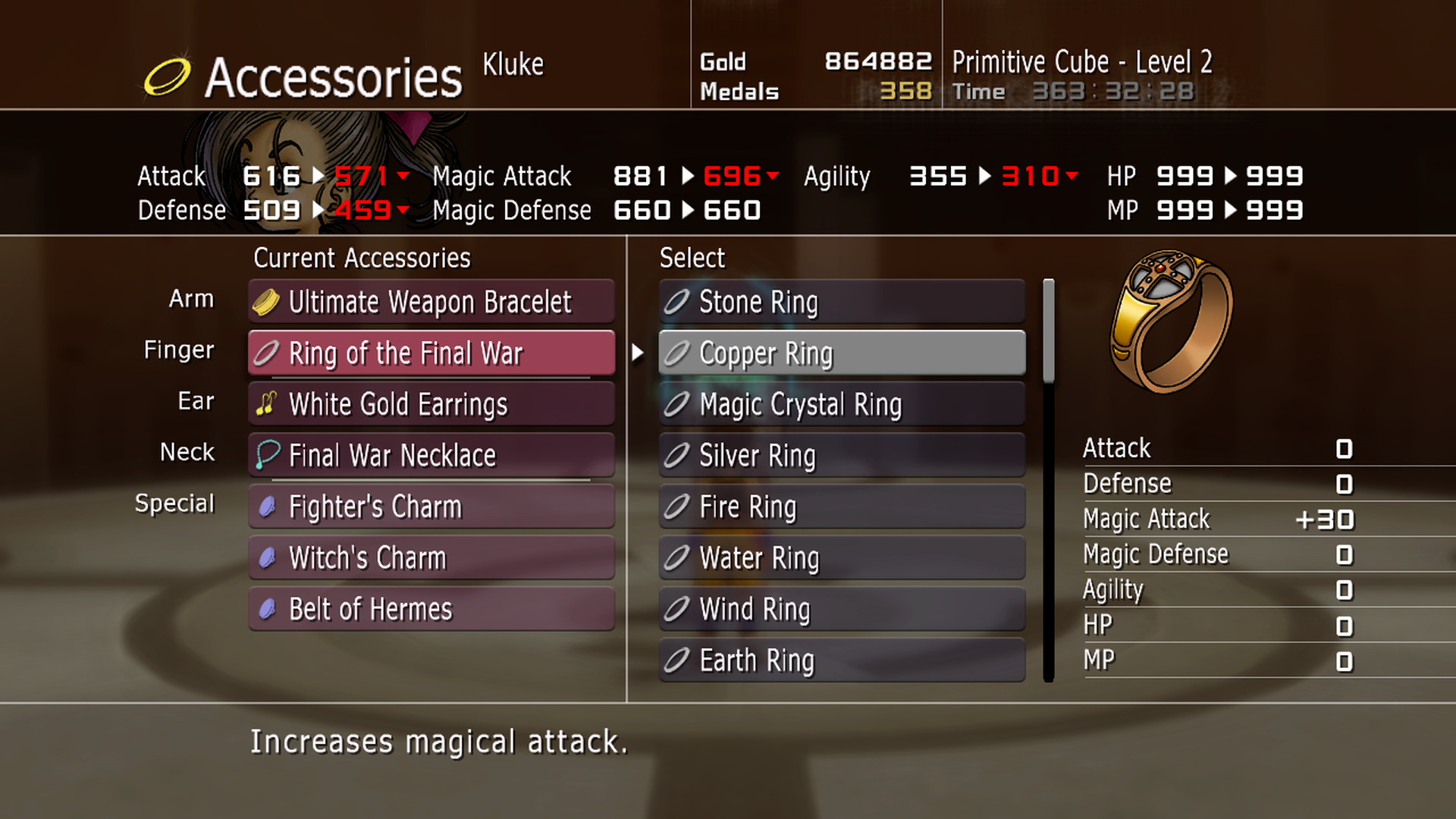This screenshot has width=1456, height=819.
Task: Equip the Copper Ring
Action: [842, 353]
